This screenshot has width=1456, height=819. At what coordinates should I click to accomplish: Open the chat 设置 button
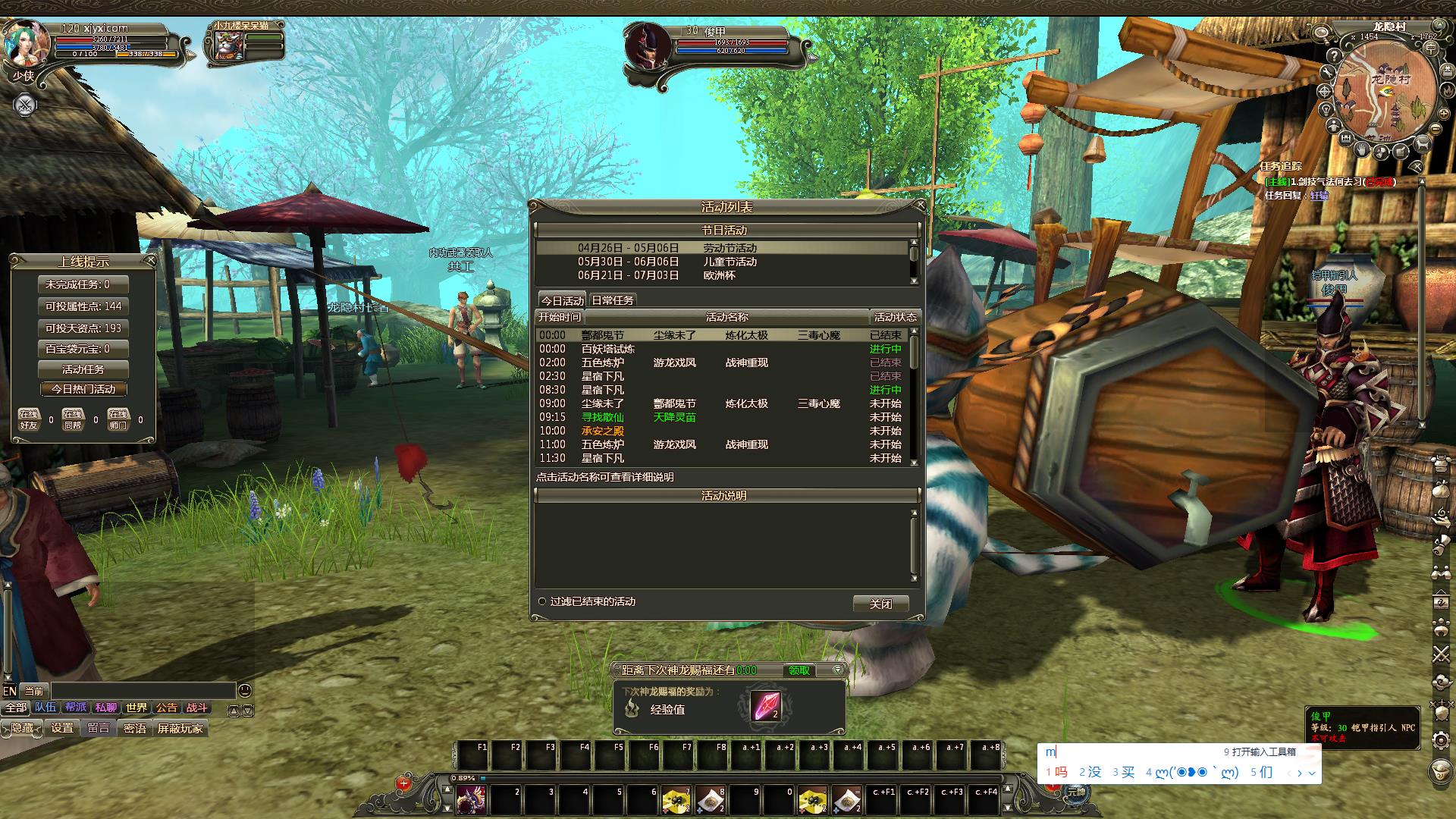click(62, 728)
